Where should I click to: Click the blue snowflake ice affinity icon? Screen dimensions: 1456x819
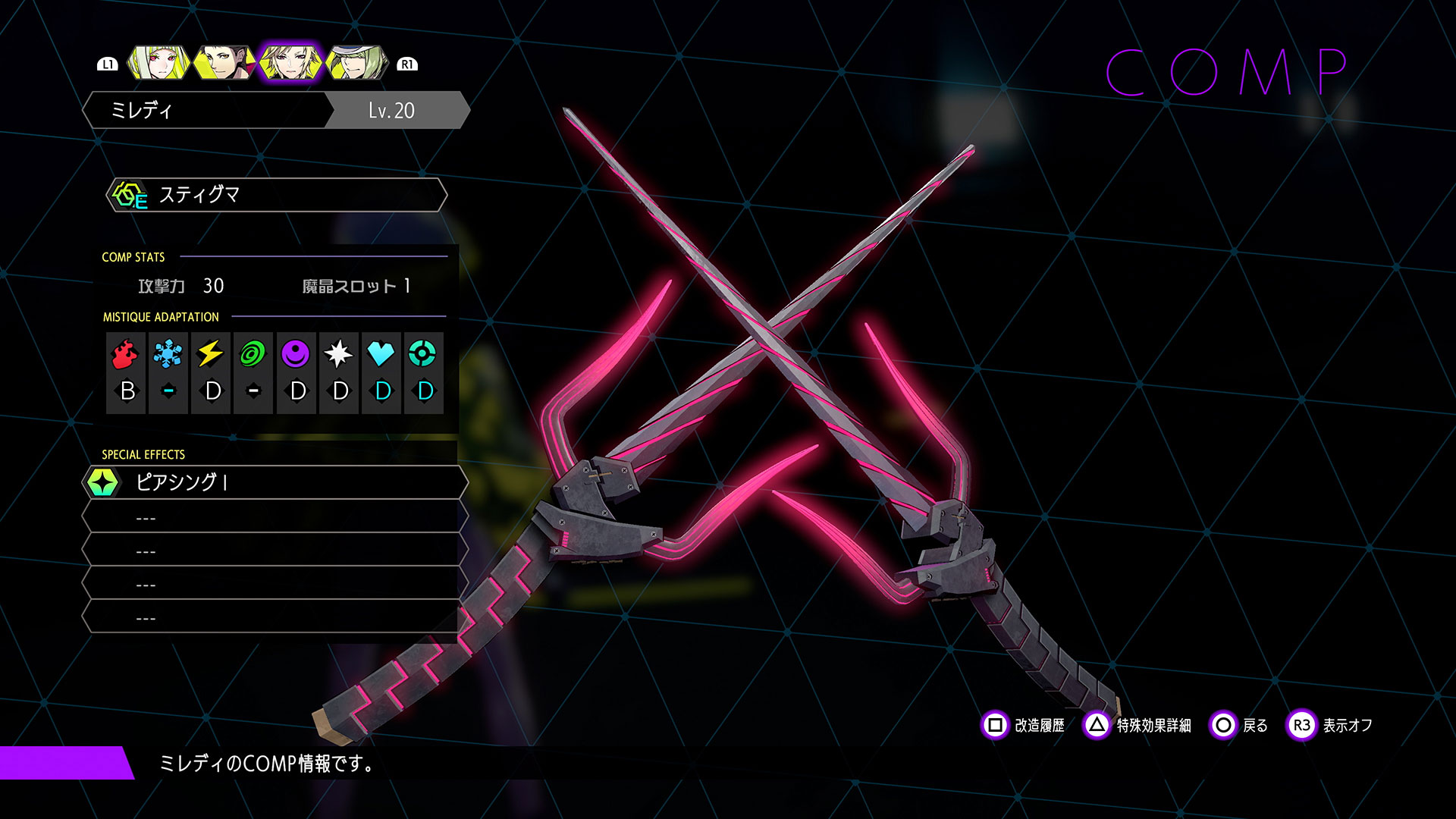point(168,353)
